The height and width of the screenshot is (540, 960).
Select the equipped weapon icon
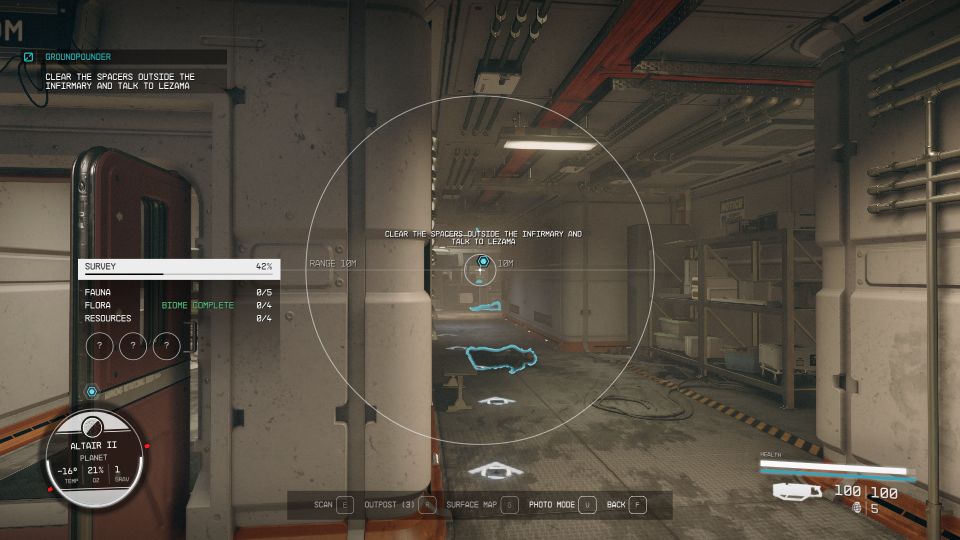tap(797, 491)
